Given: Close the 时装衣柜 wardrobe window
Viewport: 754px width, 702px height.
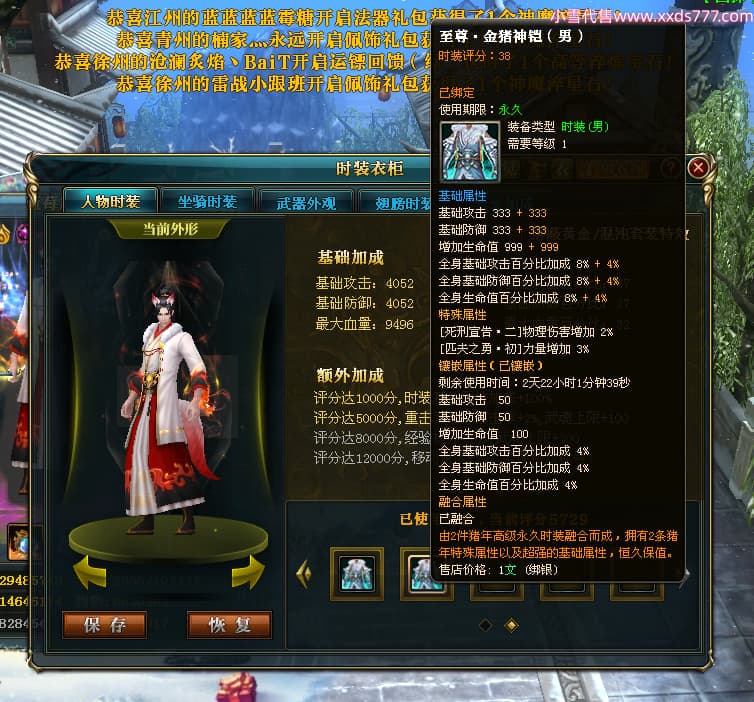Looking at the screenshot, I should coord(699,167).
